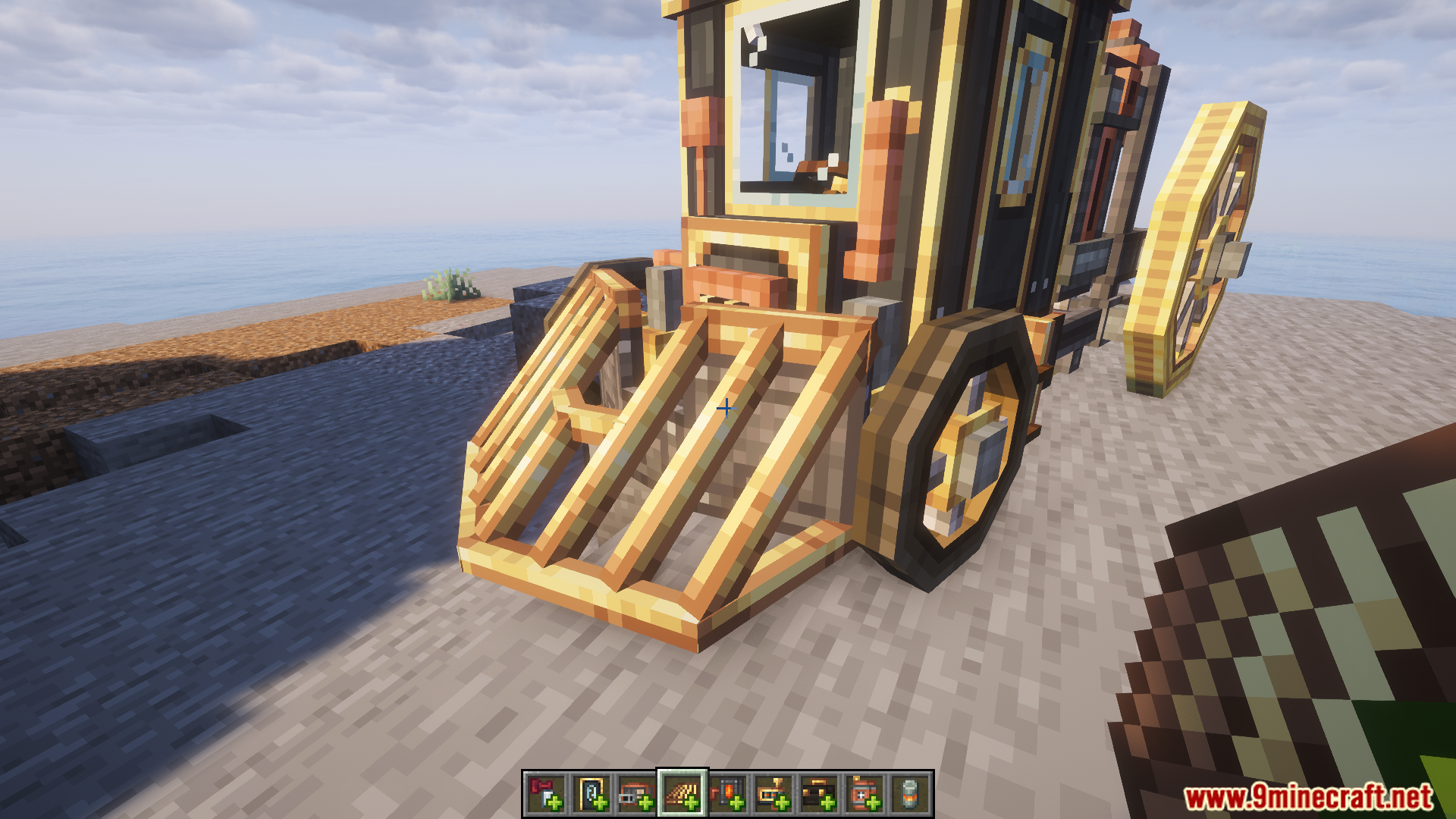
Task: Select the dark toolbox item in slot seven
Action: 821,792
